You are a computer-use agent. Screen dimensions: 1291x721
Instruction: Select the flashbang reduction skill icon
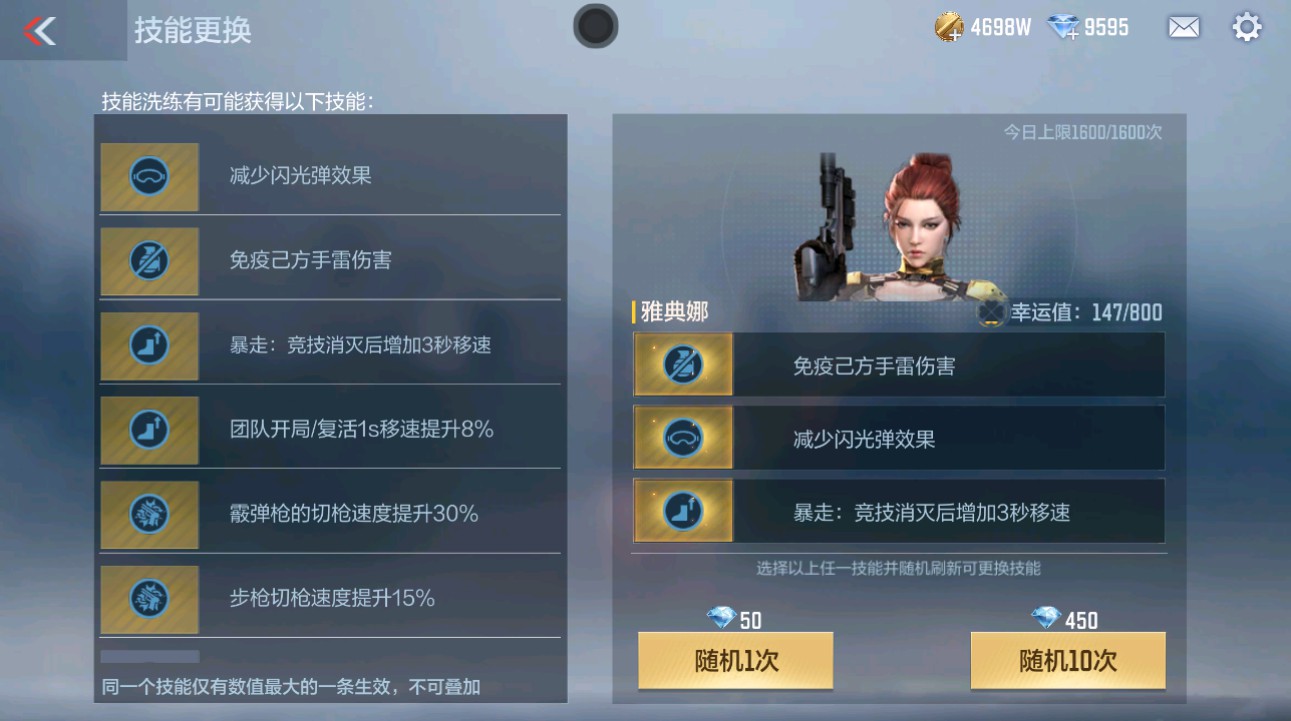point(148,177)
